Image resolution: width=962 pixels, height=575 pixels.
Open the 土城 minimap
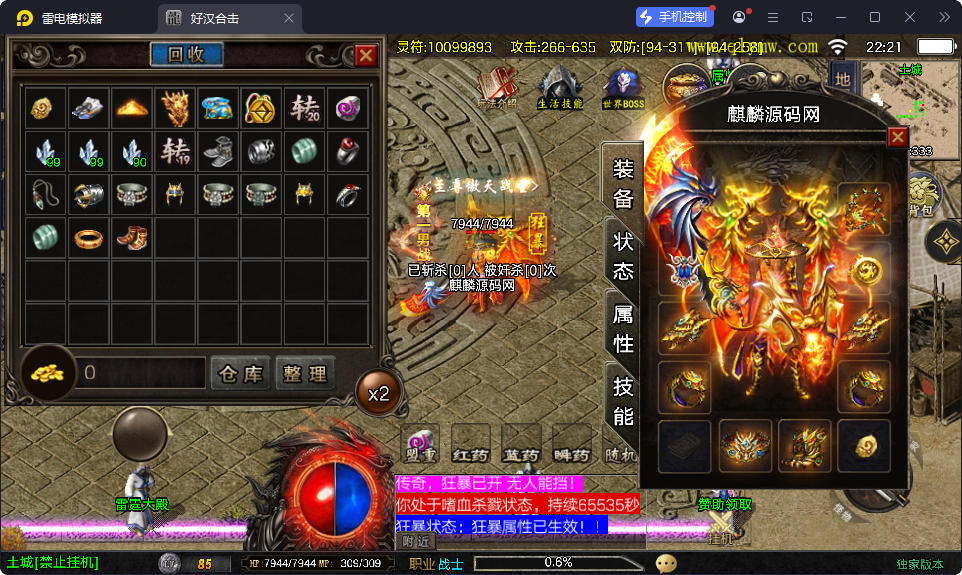click(908, 97)
